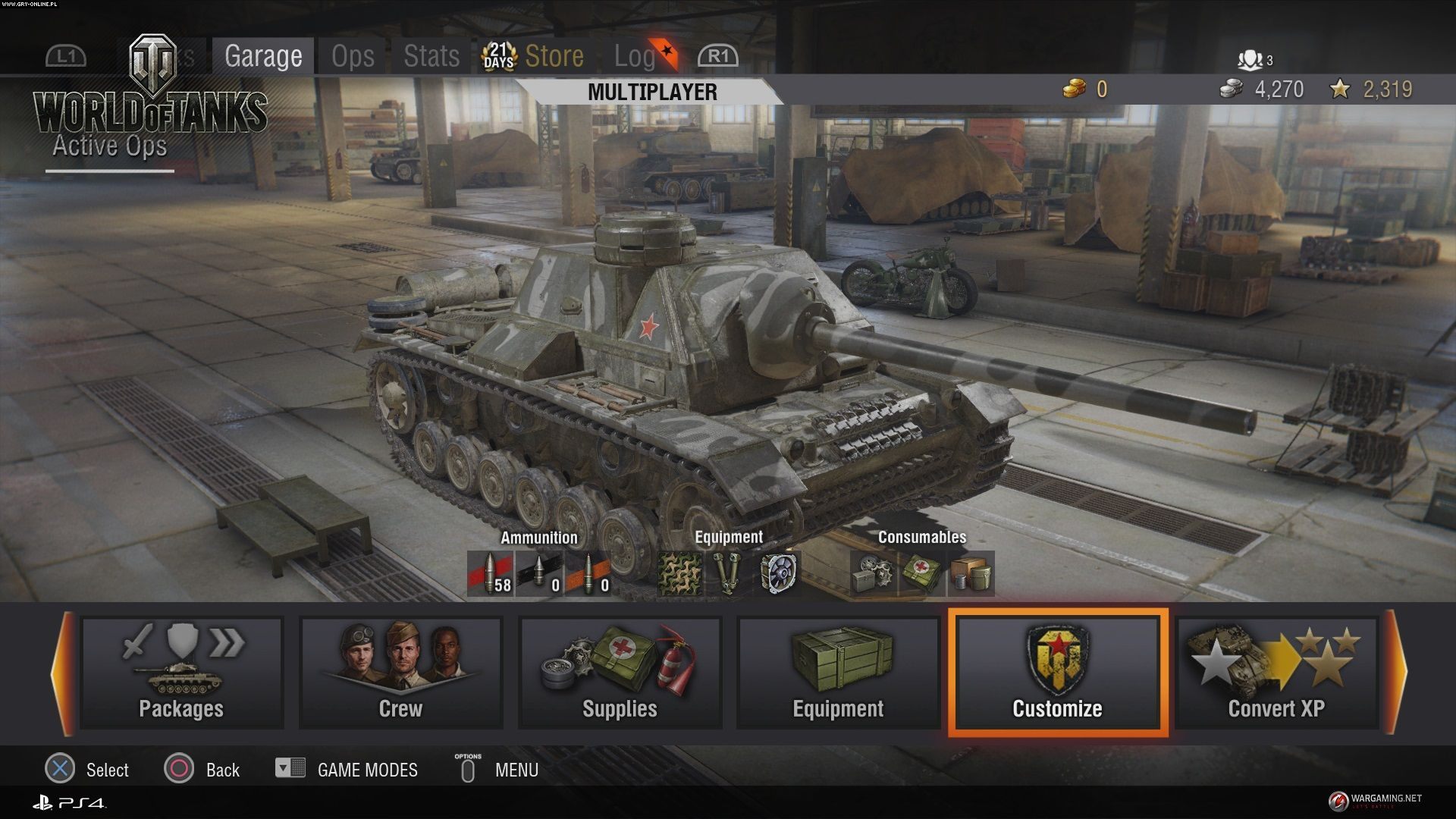Switch to the Log tab
This screenshot has width=1456, height=819.
634,56
